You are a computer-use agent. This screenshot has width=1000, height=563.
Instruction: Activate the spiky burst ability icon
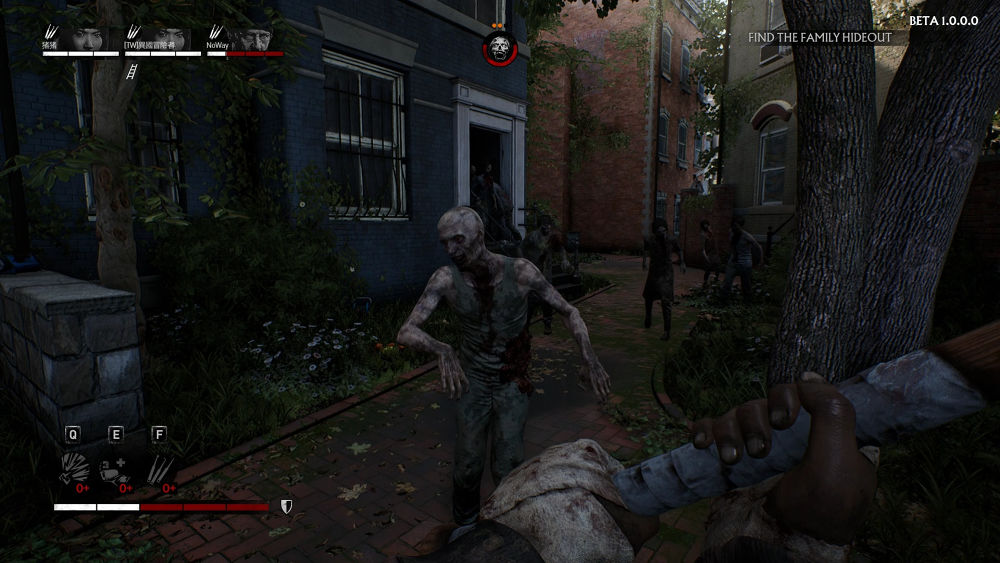tap(74, 466)
